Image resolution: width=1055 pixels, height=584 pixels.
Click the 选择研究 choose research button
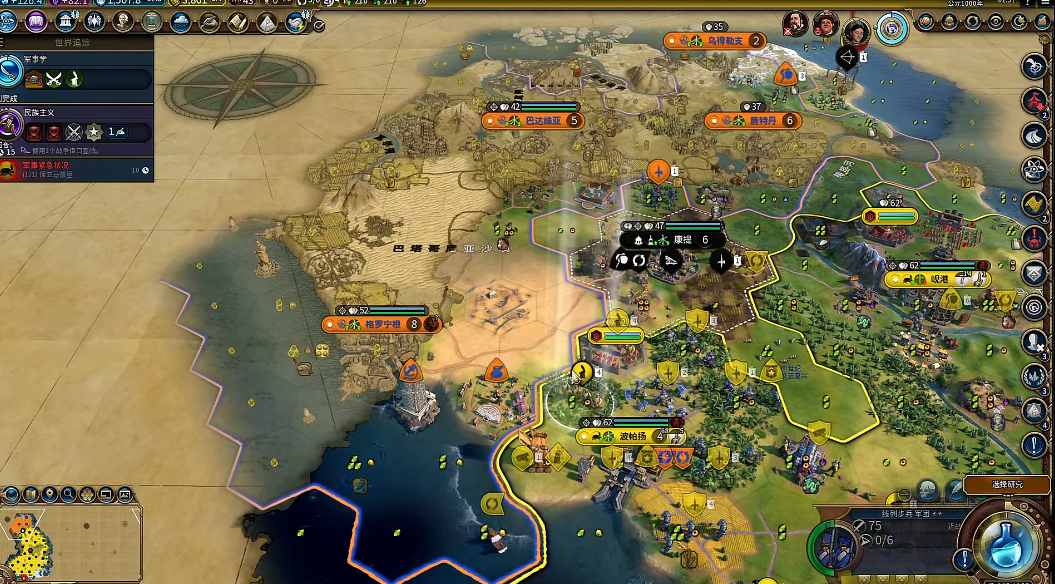1006,485
